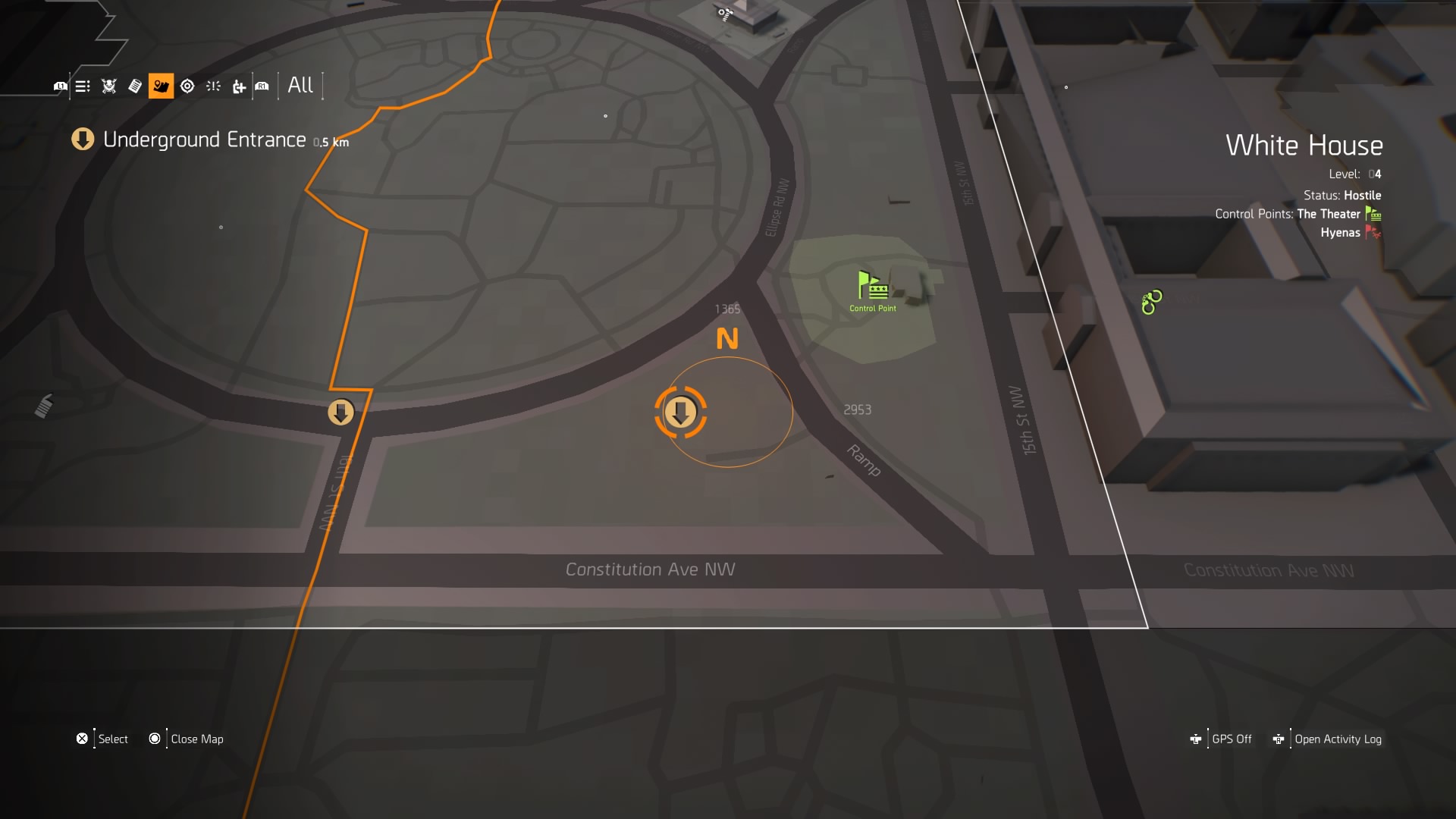Click the White House zone title
This screenshot has height=819, width=1456.
click(x=1304, y=144)
